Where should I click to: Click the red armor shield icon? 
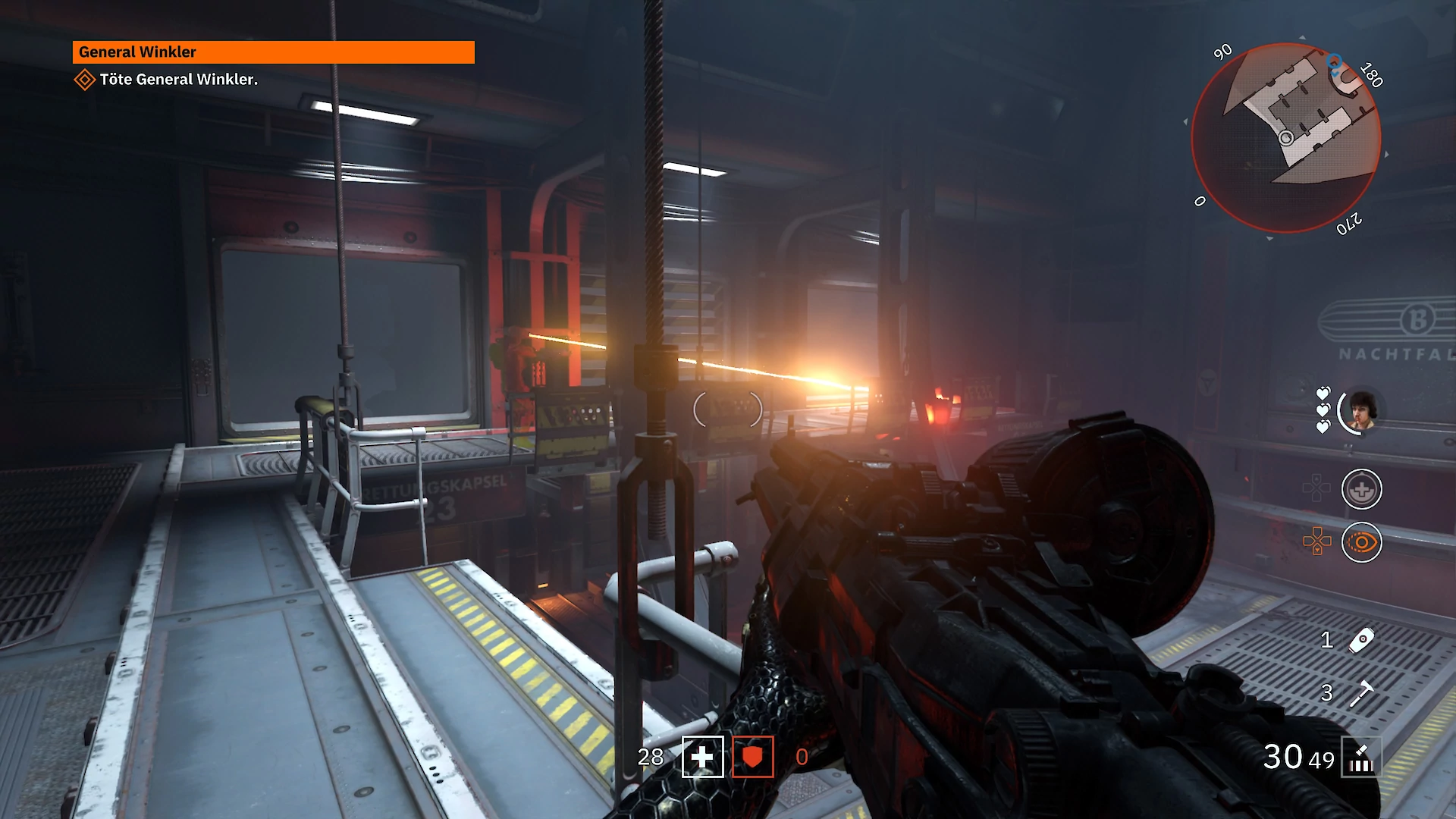pyautogui.click(x=752, y=757)
